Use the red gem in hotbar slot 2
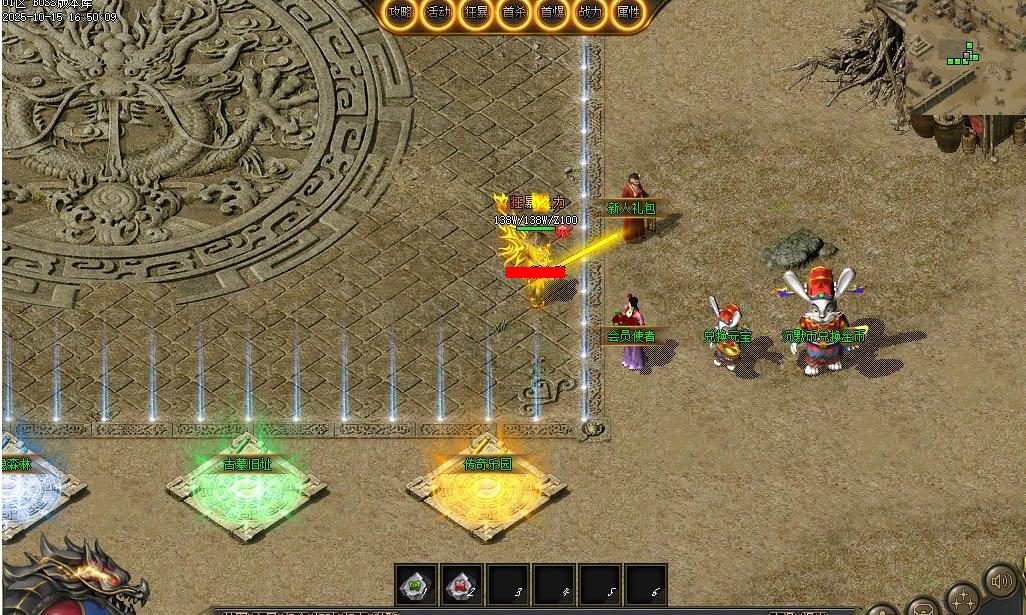 [461, 584]
